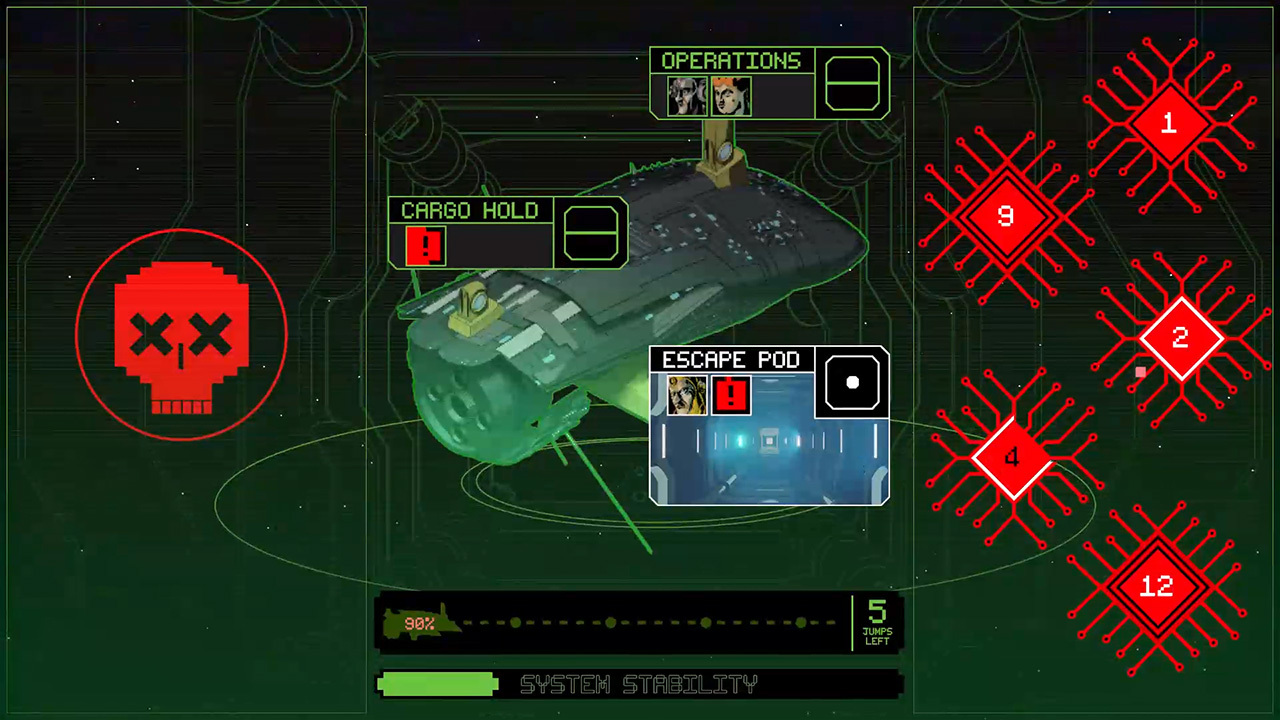Click the alert icon in Cargo Hold panel

point(424,245)
